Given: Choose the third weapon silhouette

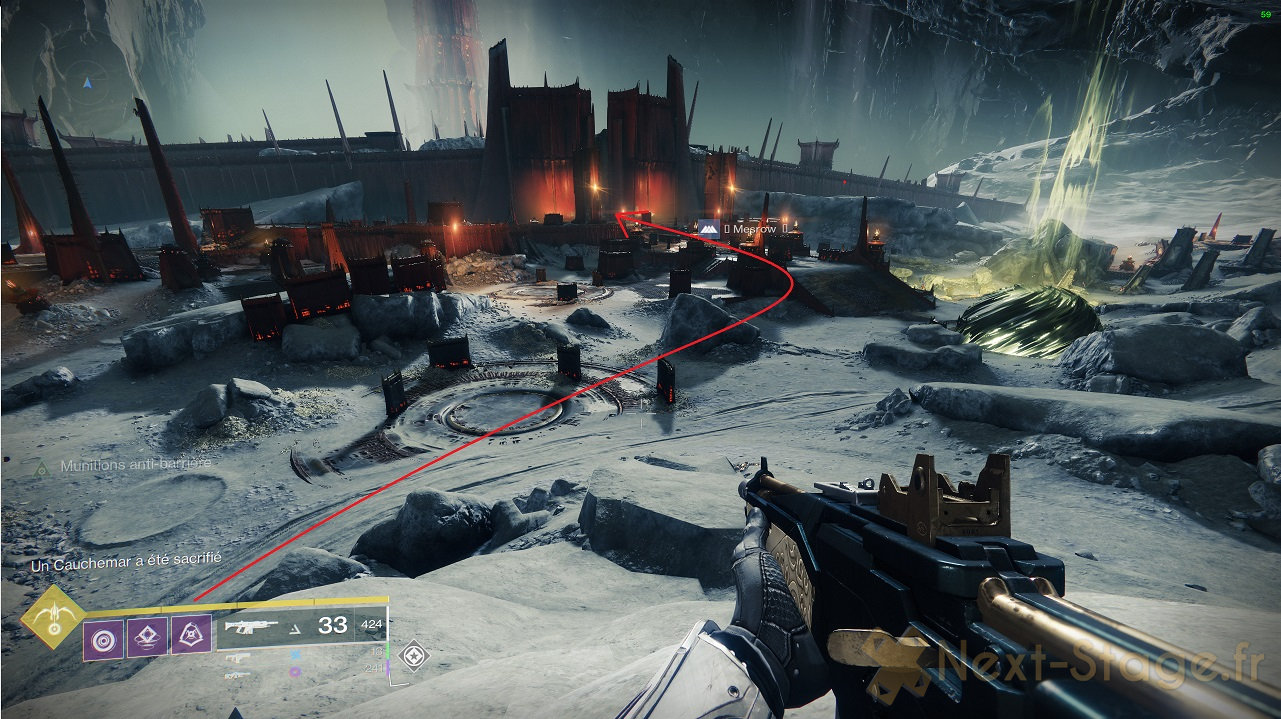Looking at the screenshot, I should tap(236, 675).
